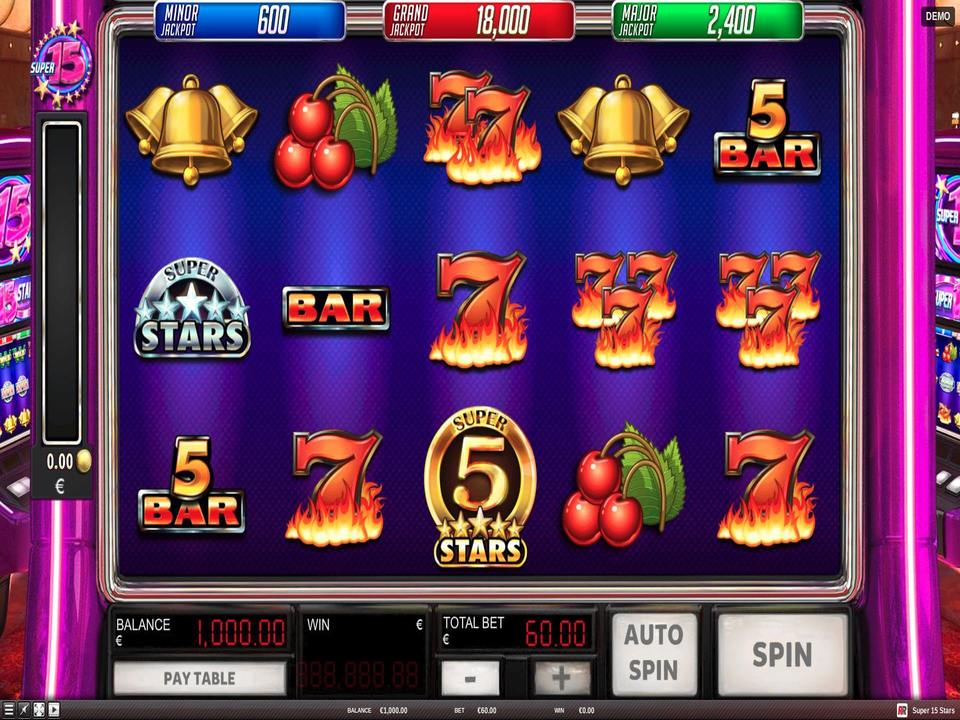The image size is (960, 720).
Task: Spin the reels
Action: click(x=782, y=655)
